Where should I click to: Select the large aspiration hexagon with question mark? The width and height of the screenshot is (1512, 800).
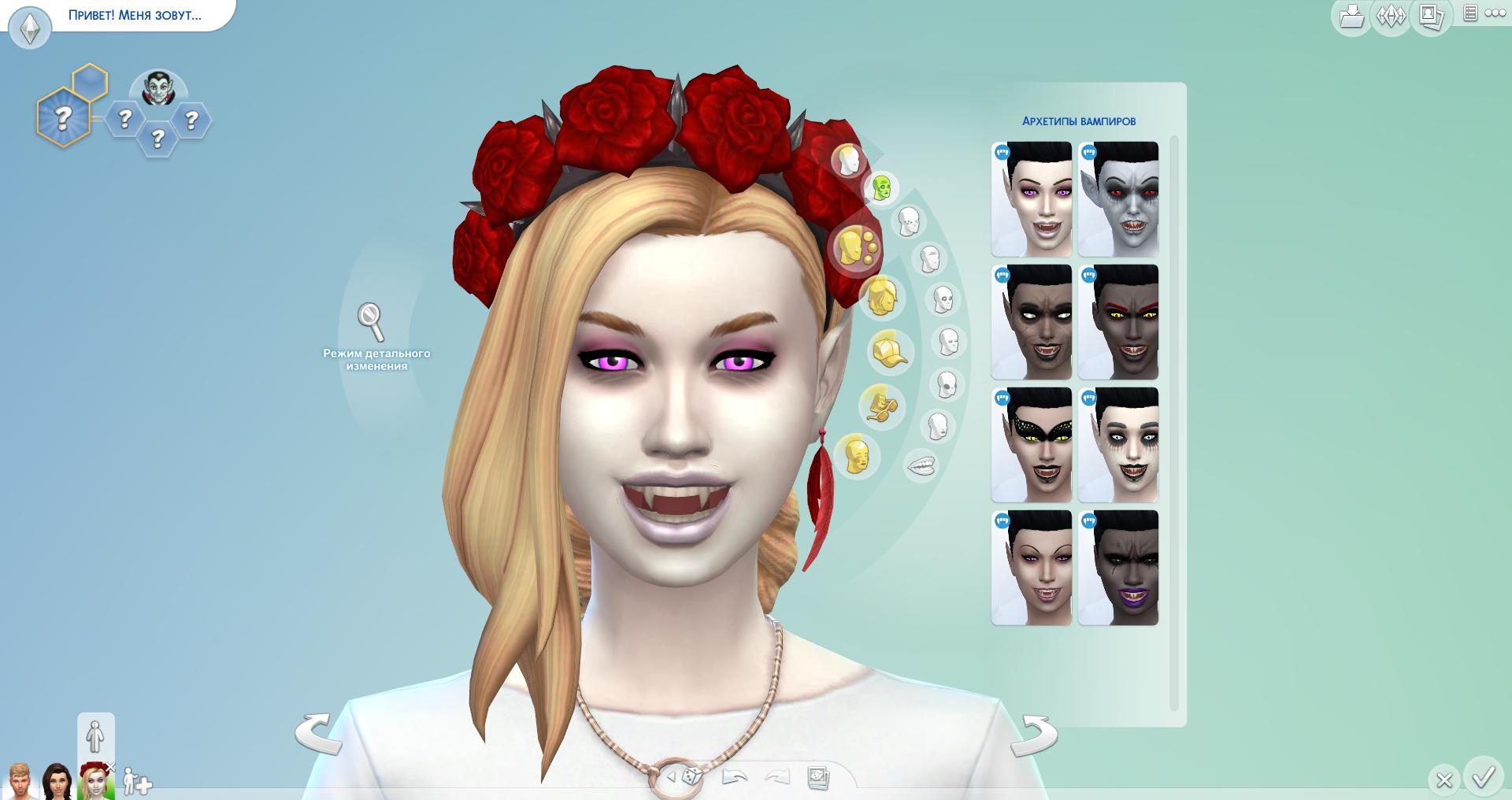63,118
